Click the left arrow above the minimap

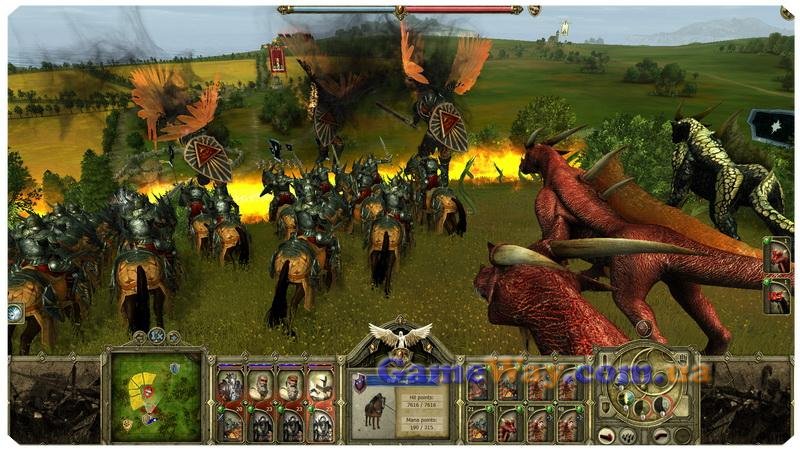[x=141, y=338]
